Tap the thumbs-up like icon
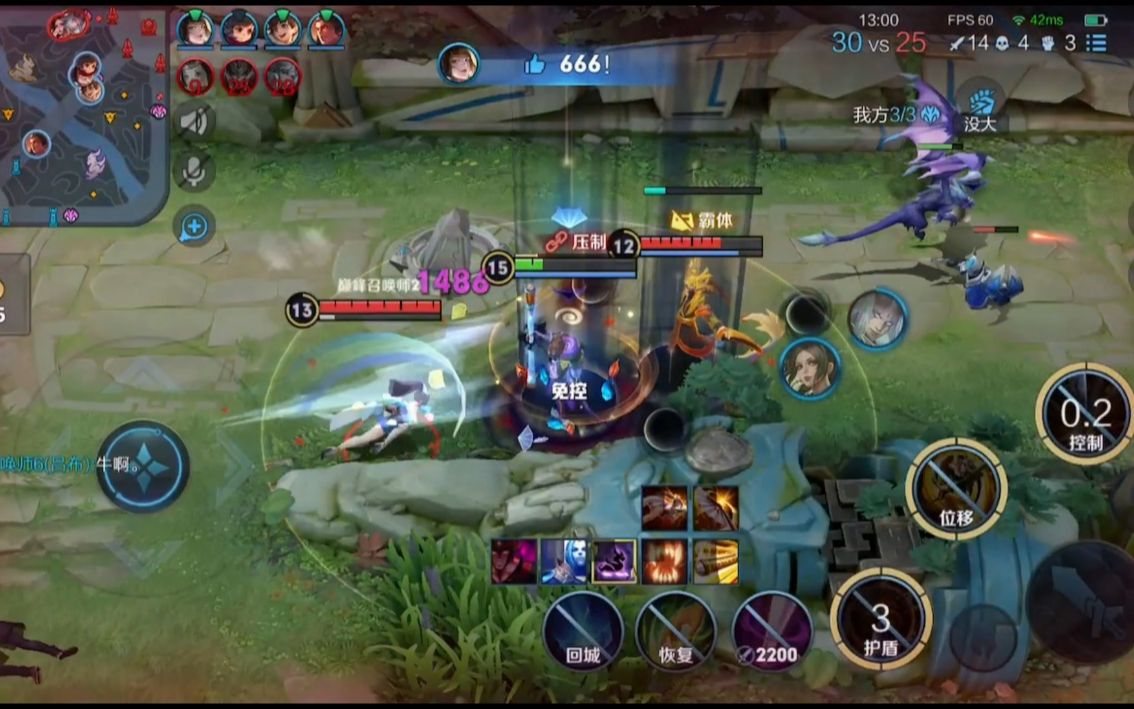The width and height of the screenshot is (1134, 709). 535,65
